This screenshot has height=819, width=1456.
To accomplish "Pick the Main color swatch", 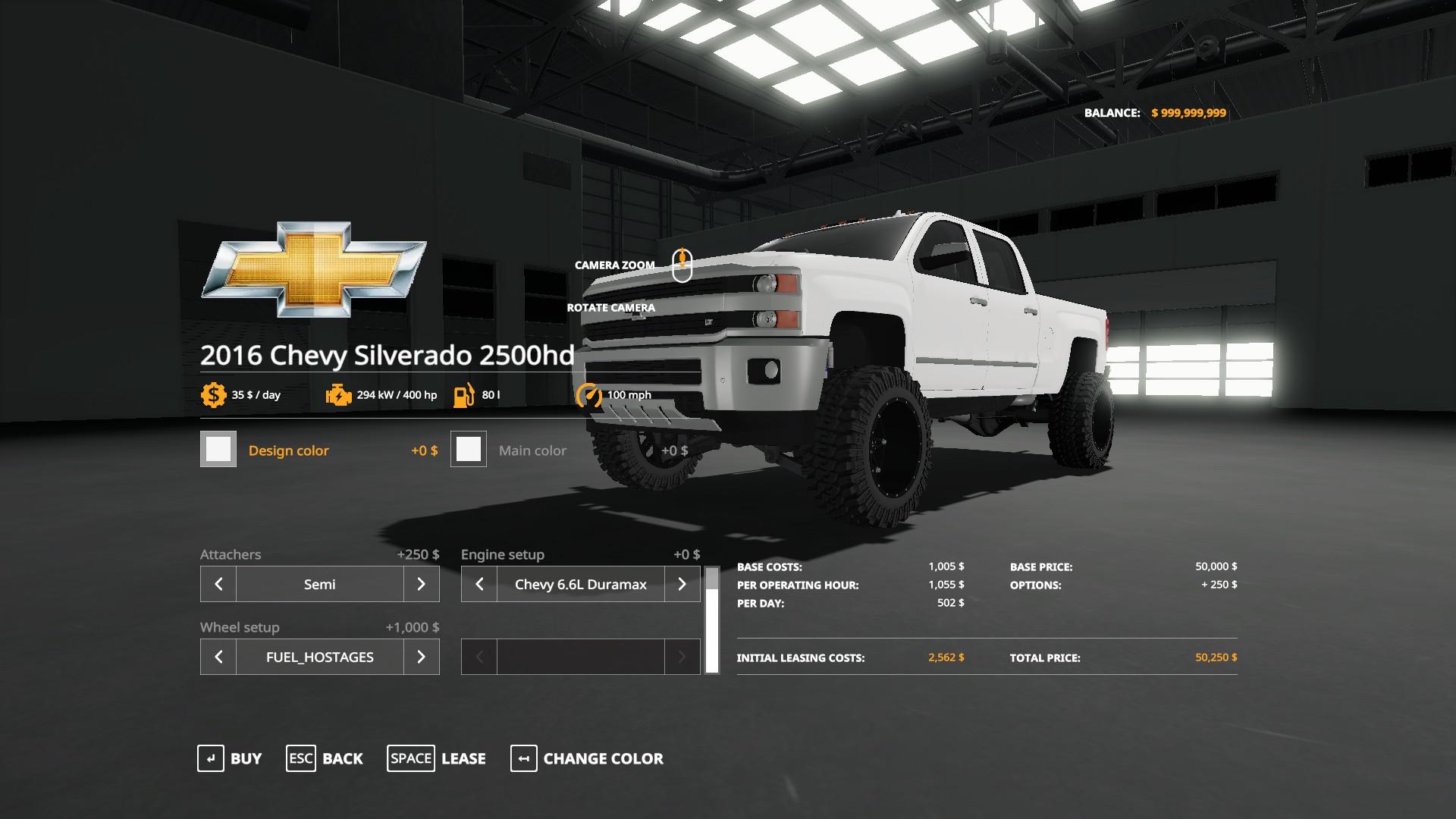I will [x=469, y=450].
